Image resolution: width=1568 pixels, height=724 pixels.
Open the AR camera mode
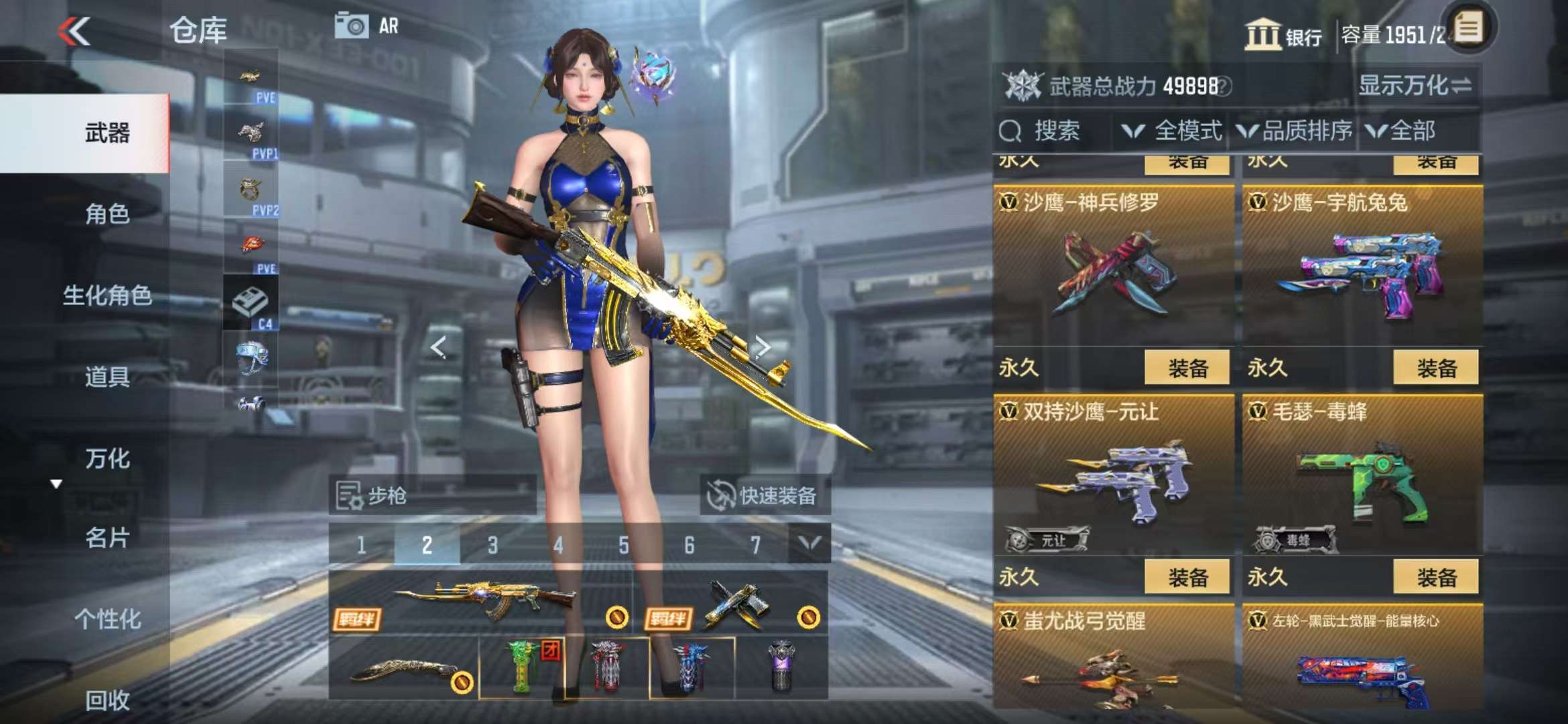point(367,26)
